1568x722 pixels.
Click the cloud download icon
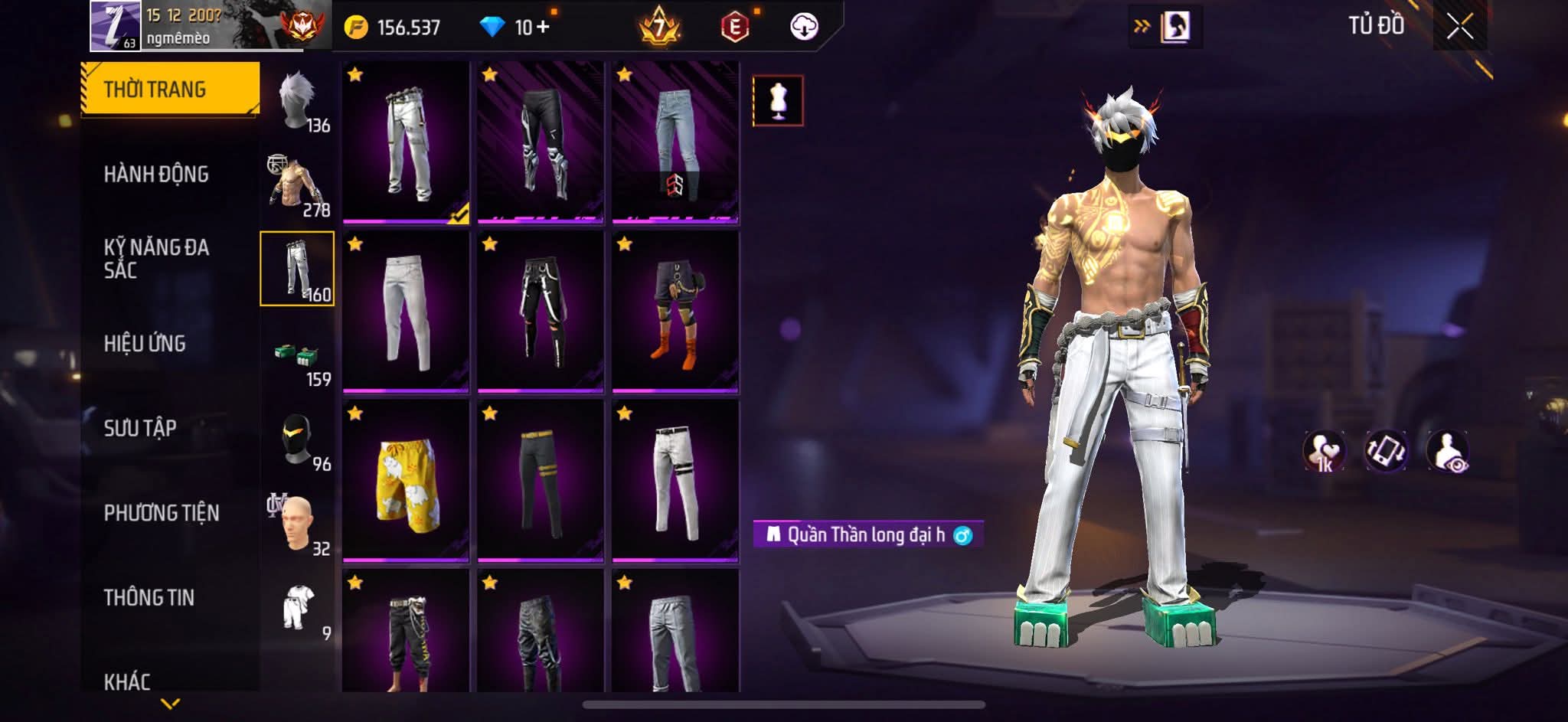(804, 28)
